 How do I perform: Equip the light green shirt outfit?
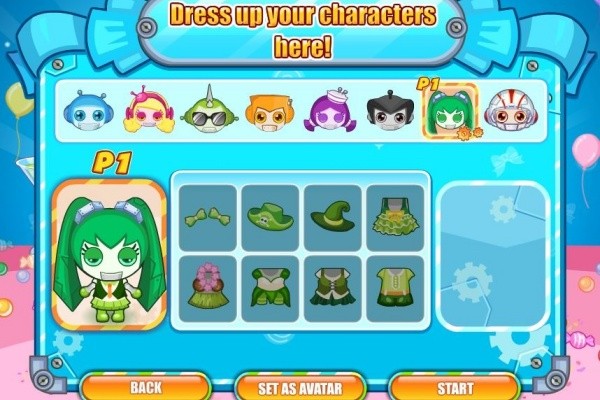394,287
